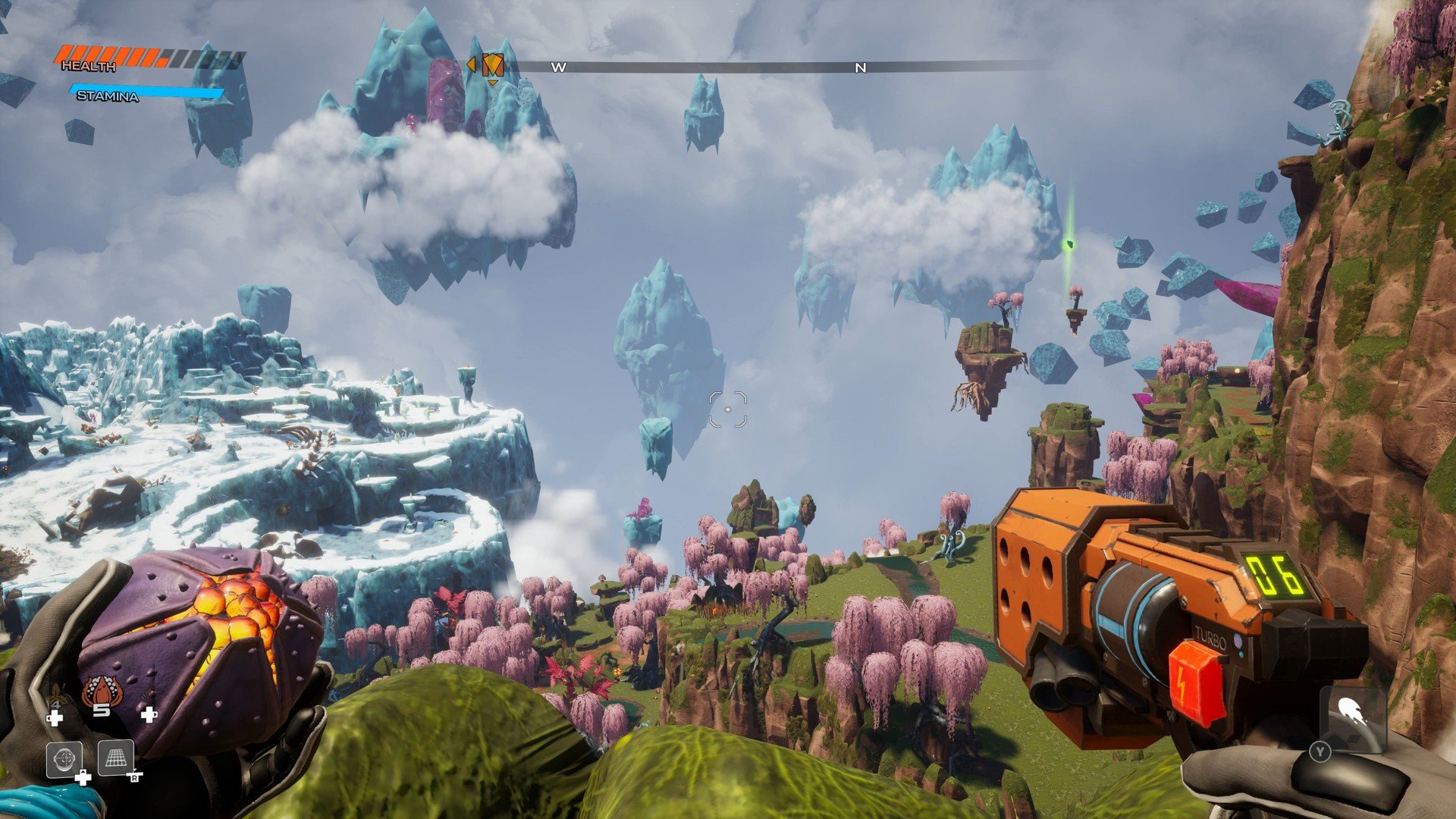Click the compass bar at the top
This screenshot has width=1456, height=819.
[758, 67]
